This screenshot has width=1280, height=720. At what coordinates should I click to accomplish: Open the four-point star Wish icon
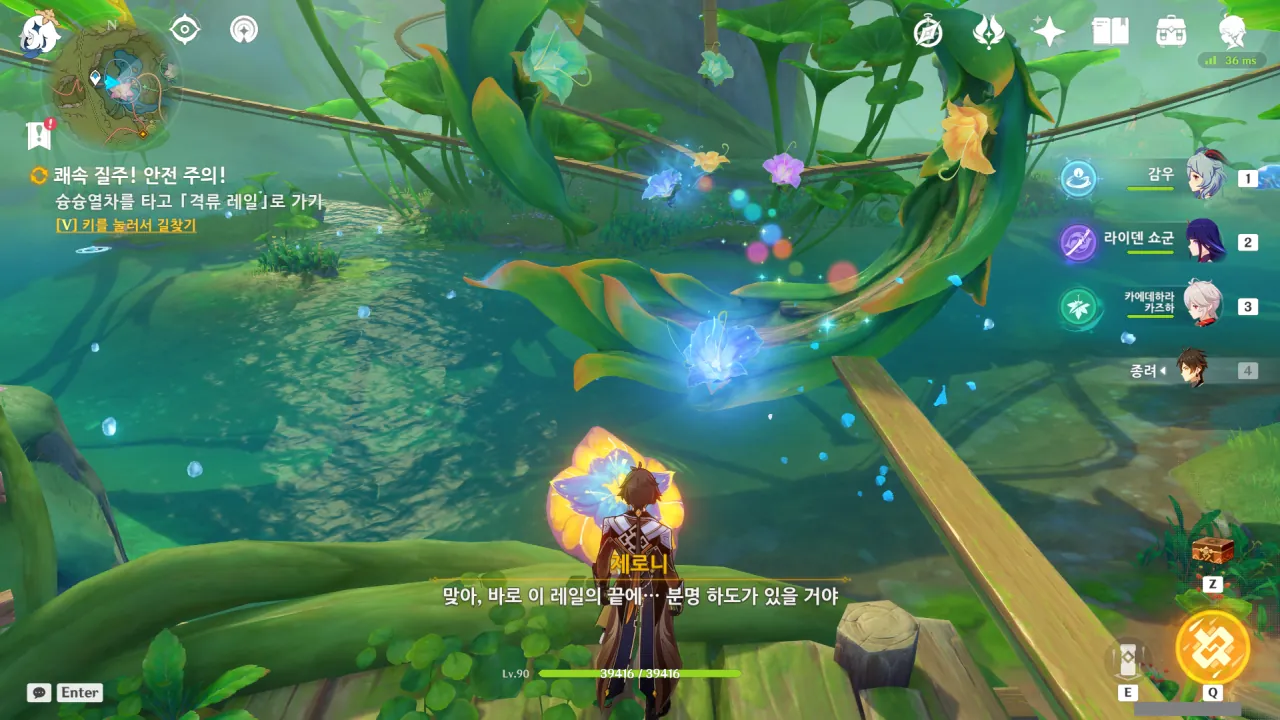1049,32
